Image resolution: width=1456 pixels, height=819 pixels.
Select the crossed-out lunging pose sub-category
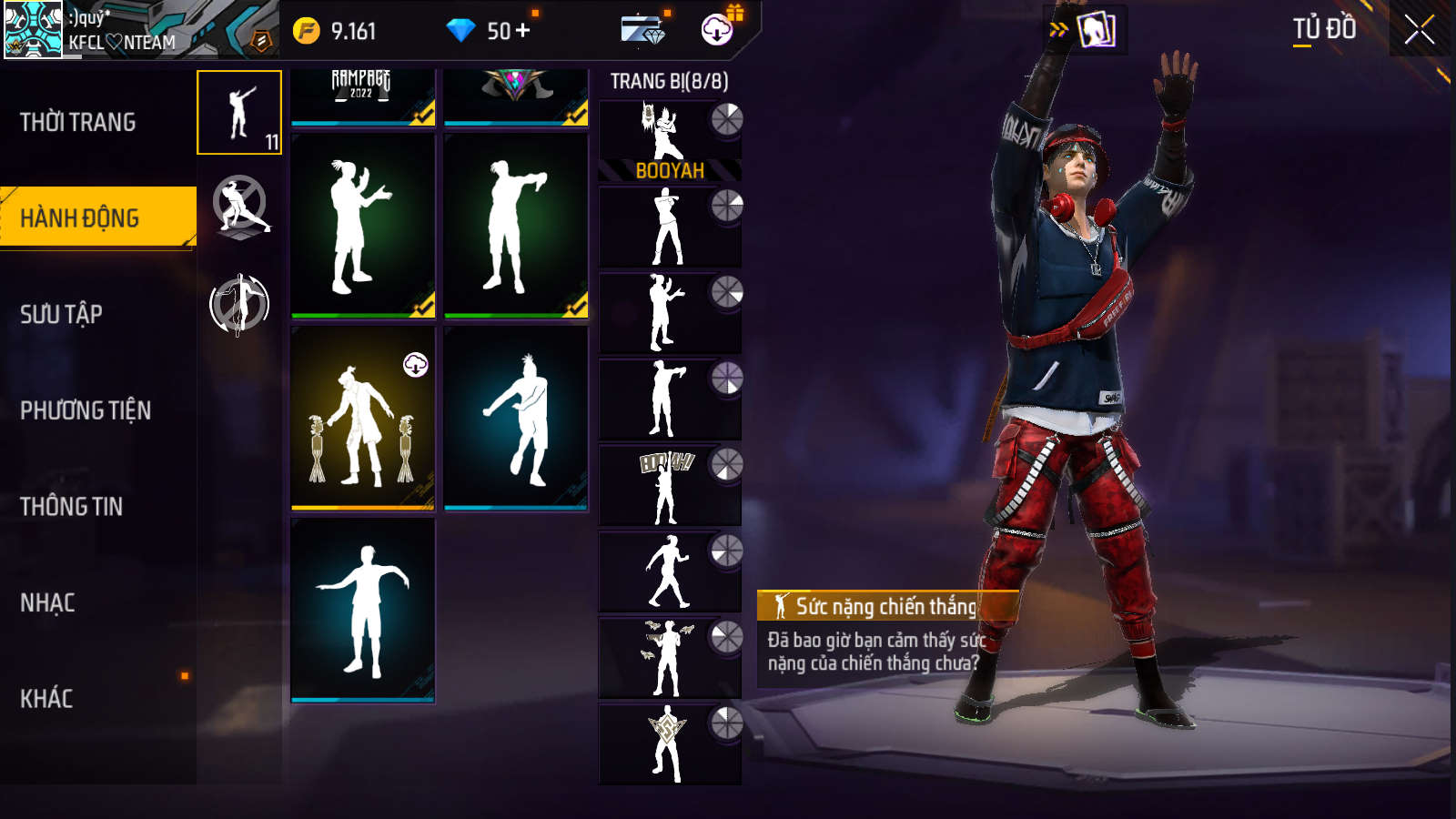pyautogui.click(x=239, y=207)
